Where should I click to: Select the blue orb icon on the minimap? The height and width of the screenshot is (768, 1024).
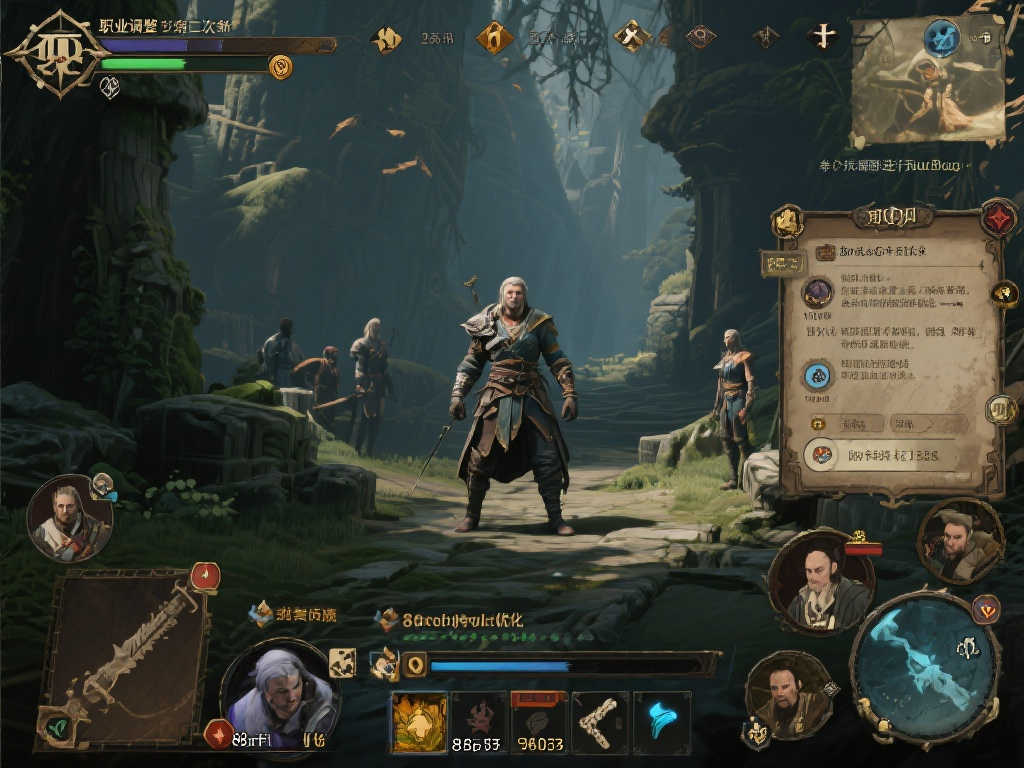[941, 38]
